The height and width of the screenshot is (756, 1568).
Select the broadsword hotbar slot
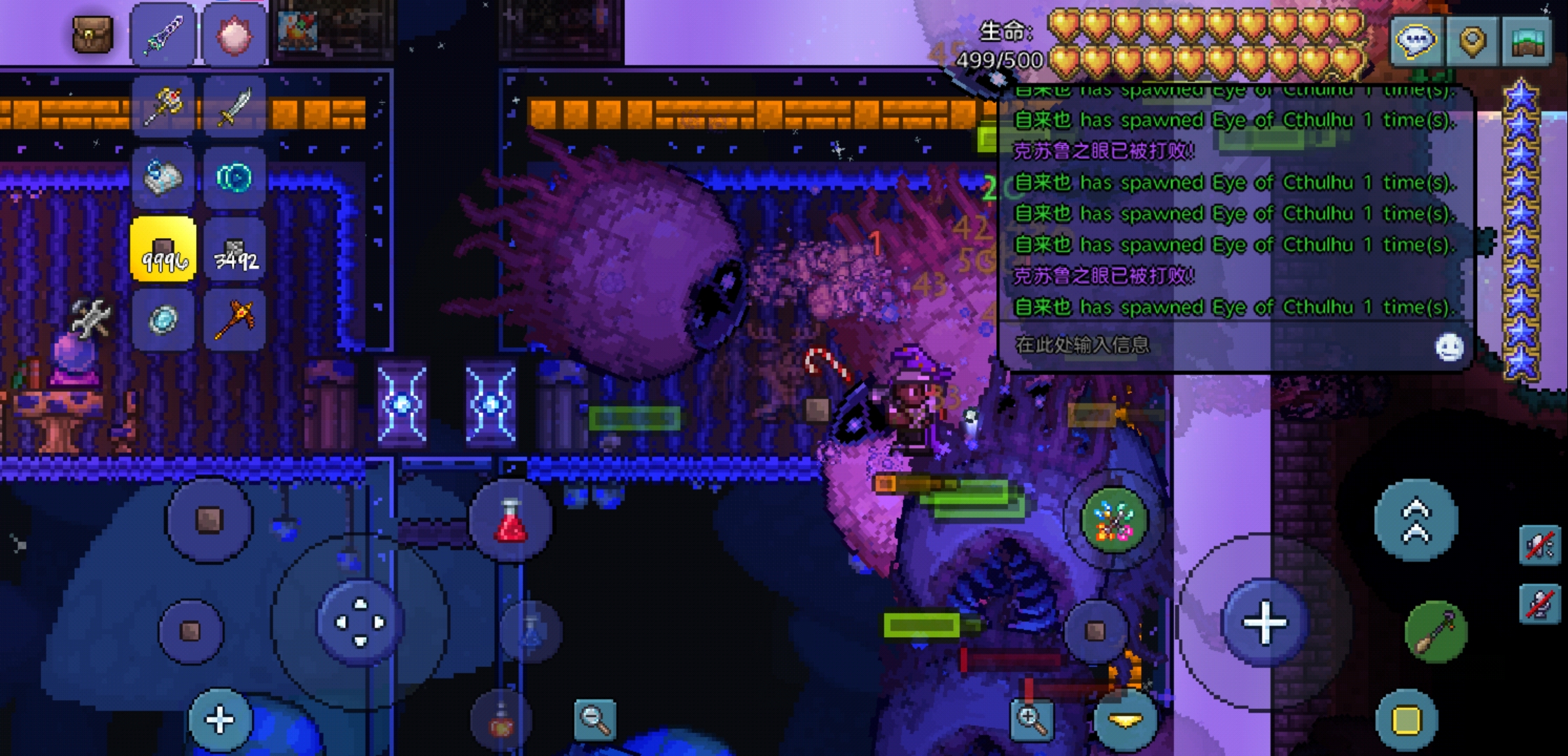[x=235, y=106]
